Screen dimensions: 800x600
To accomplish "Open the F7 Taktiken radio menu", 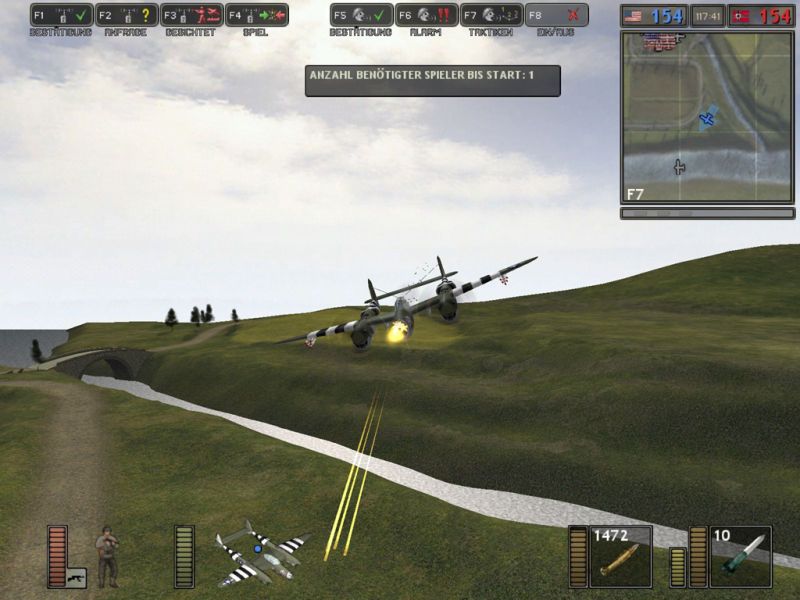I will (x=492, y=15).
